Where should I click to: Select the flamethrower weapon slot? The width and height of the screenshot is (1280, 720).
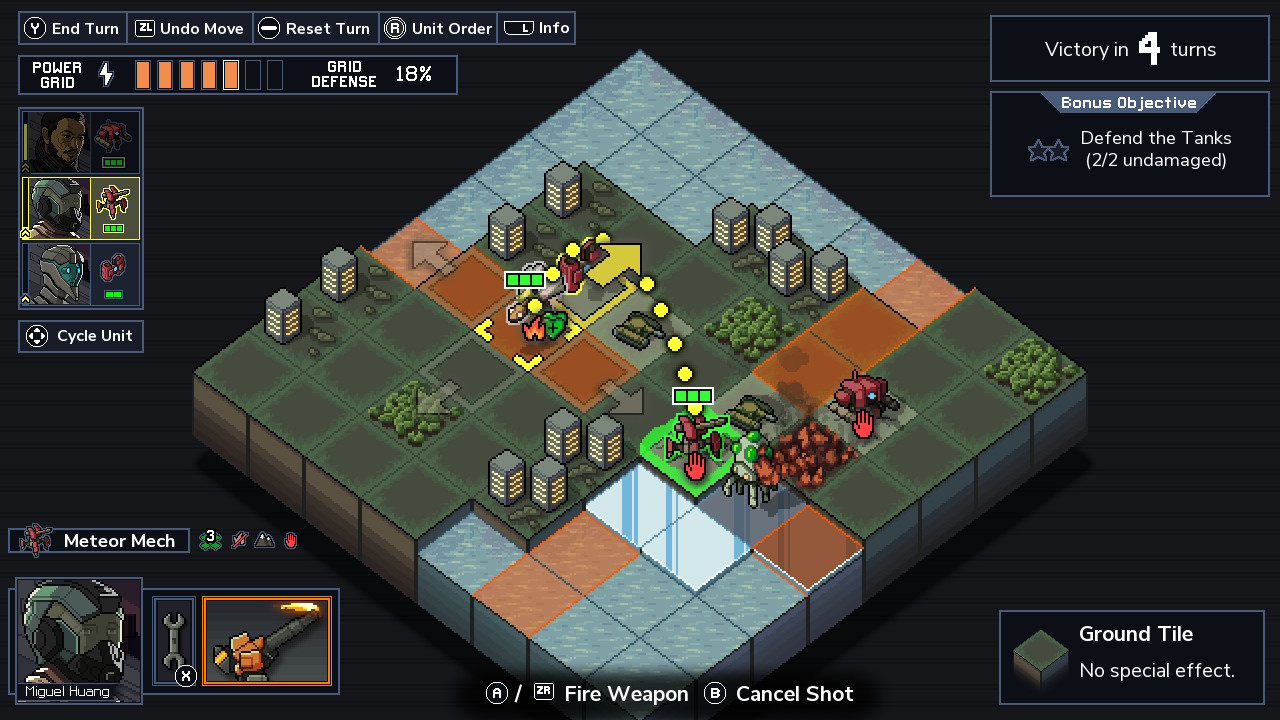(x=266, y=641)
